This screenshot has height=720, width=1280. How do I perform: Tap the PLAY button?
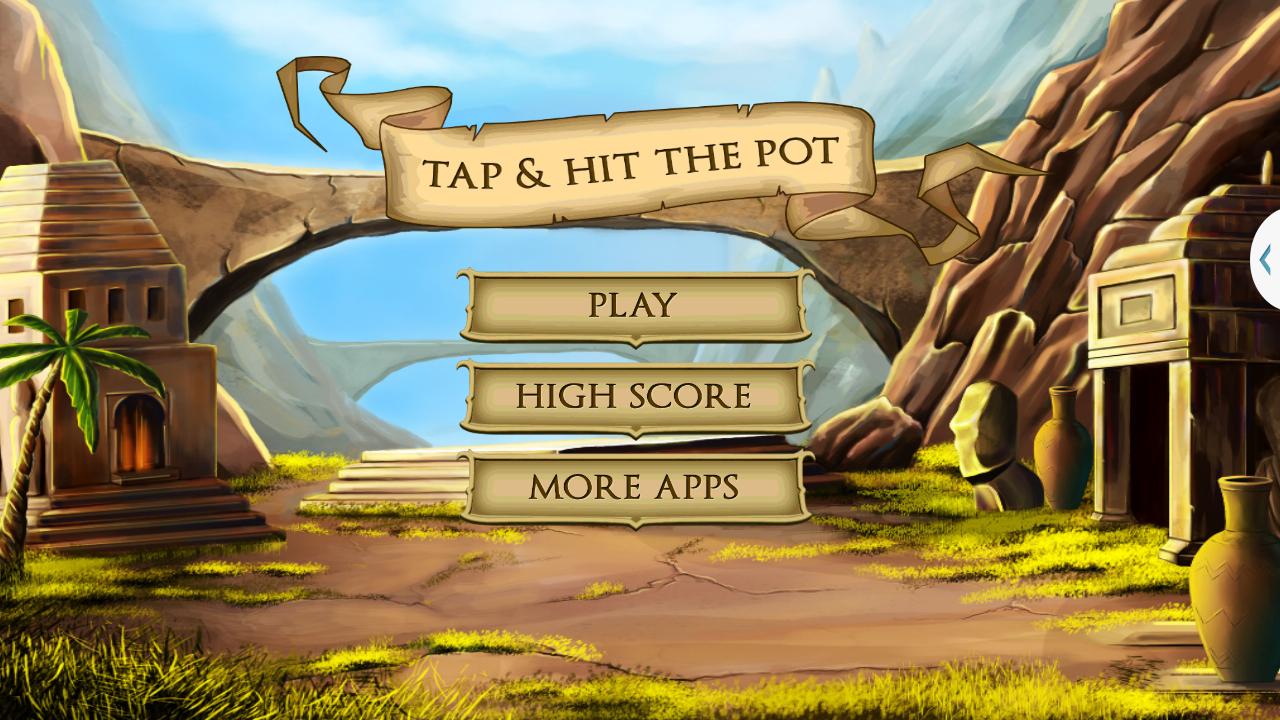632,303
